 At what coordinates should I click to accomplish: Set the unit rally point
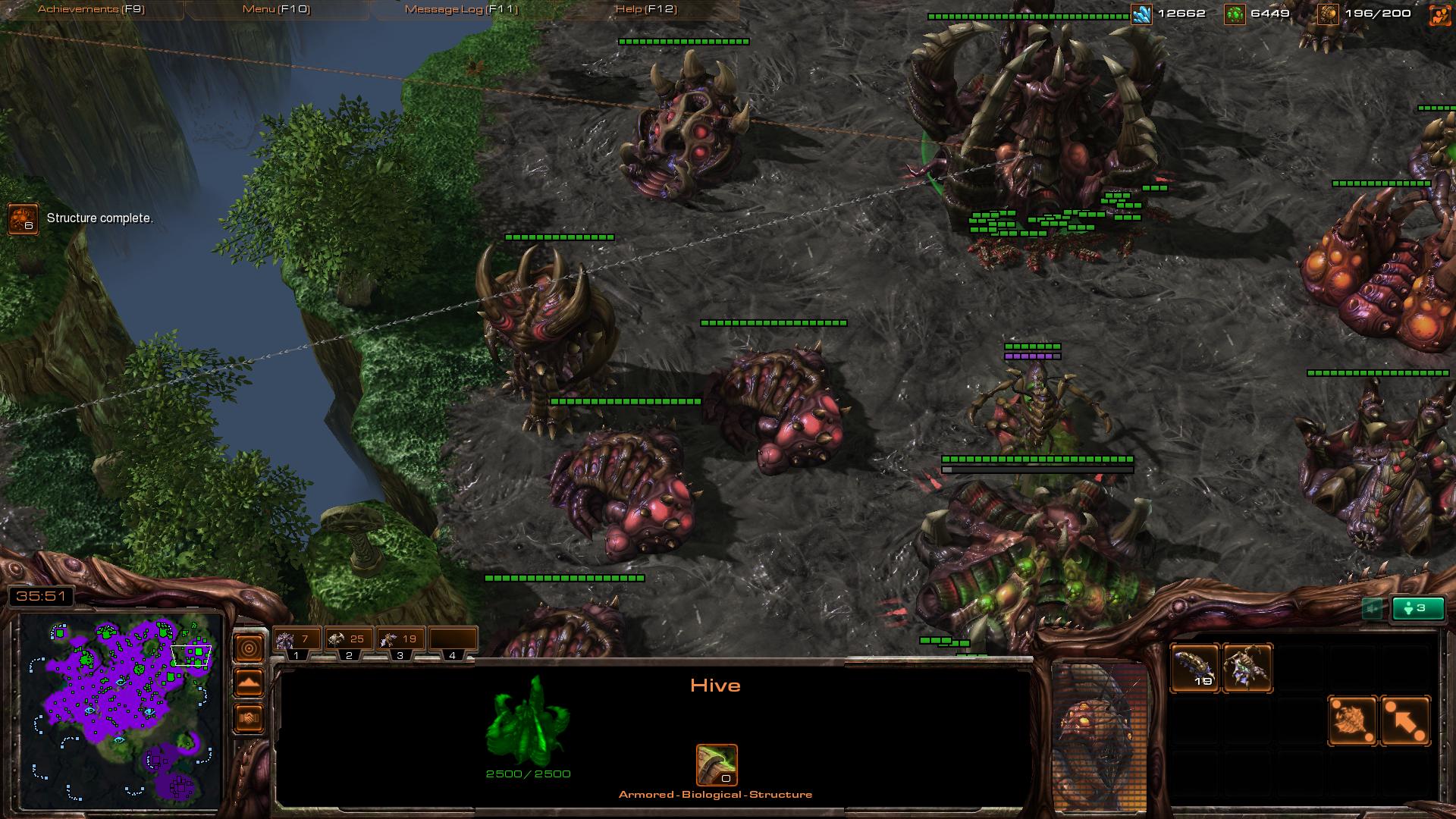pos(1405,720)
